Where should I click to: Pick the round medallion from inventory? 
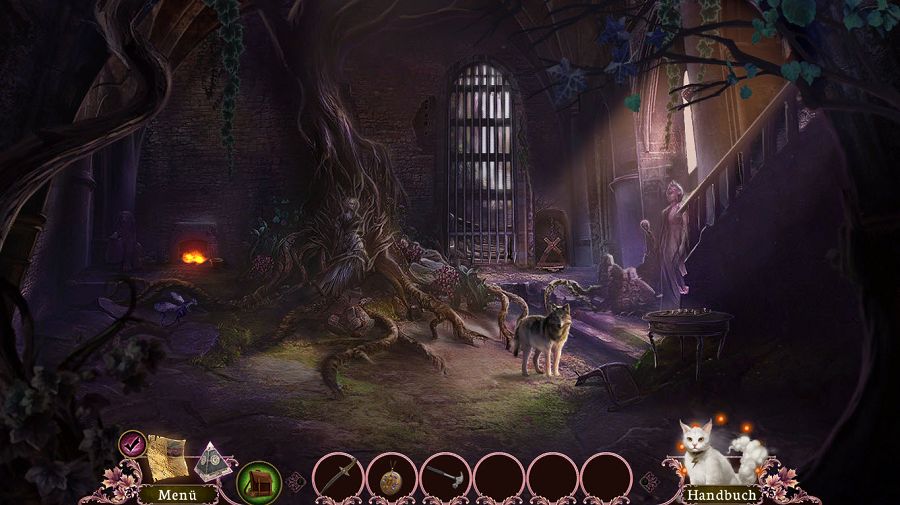(x=392, y=476)
